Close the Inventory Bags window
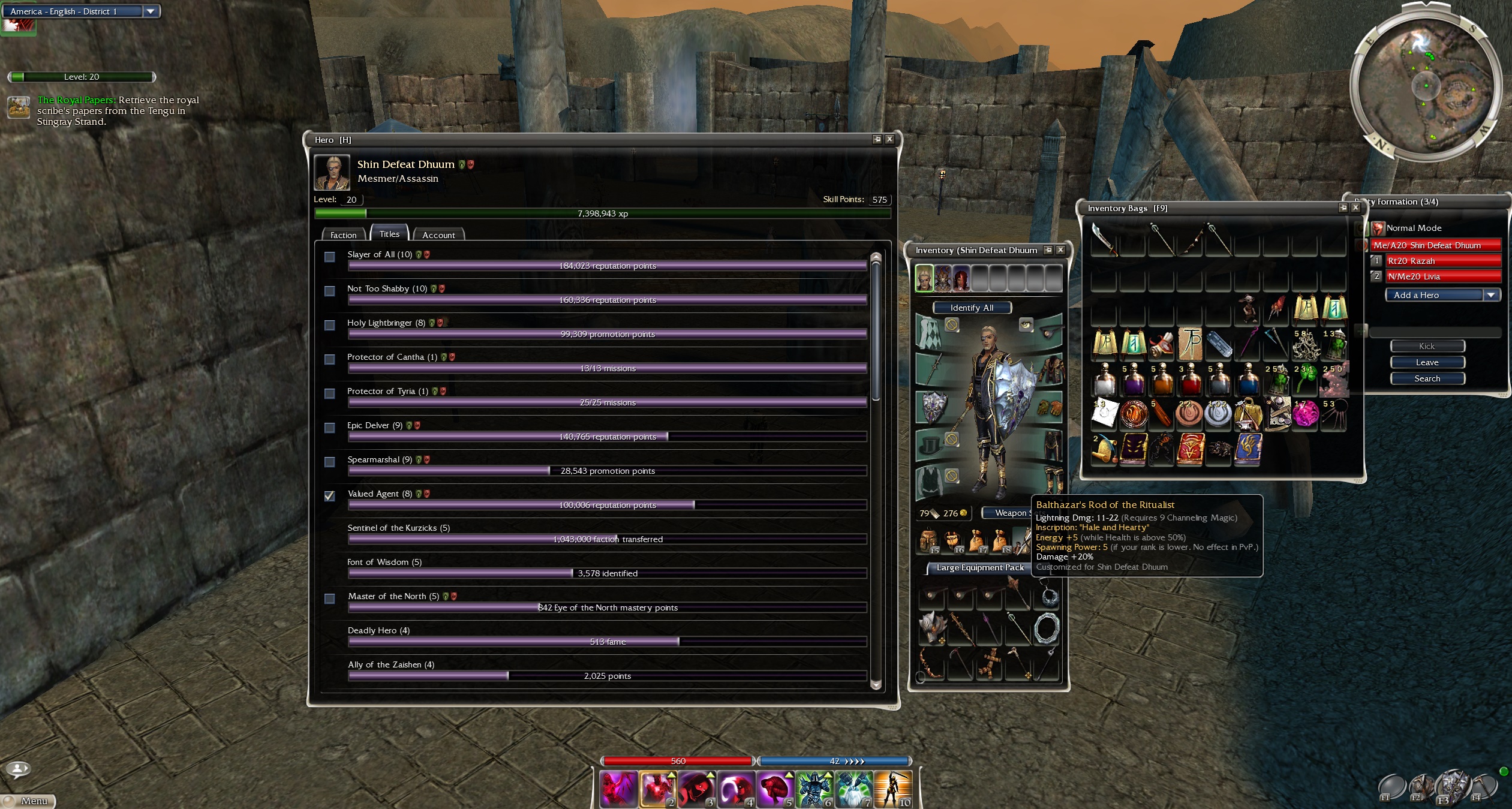This screenshot has width=1512, height=809. (1355, 207)
